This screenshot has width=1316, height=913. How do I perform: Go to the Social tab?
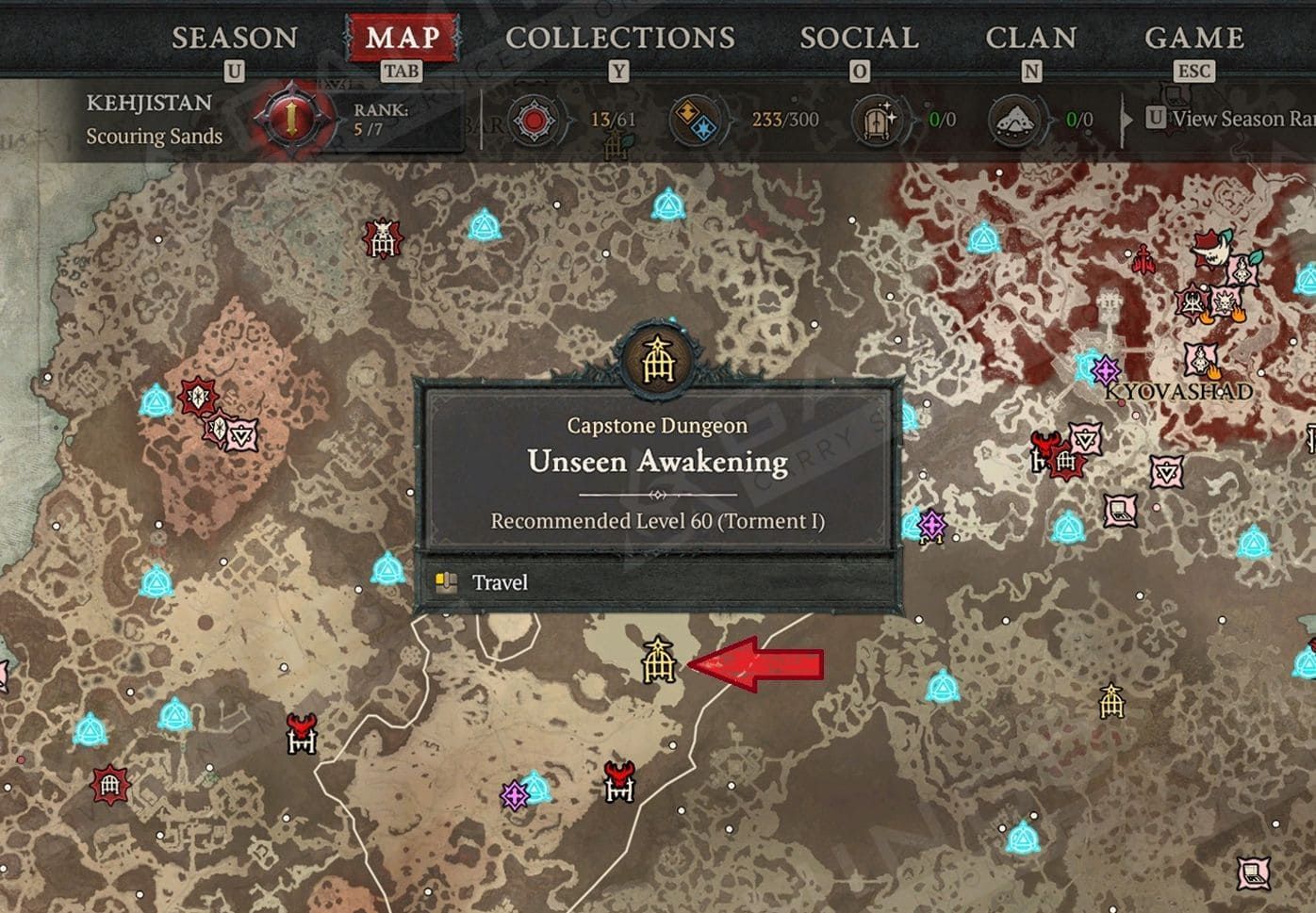pyautogui.click(x=859, y=39)
